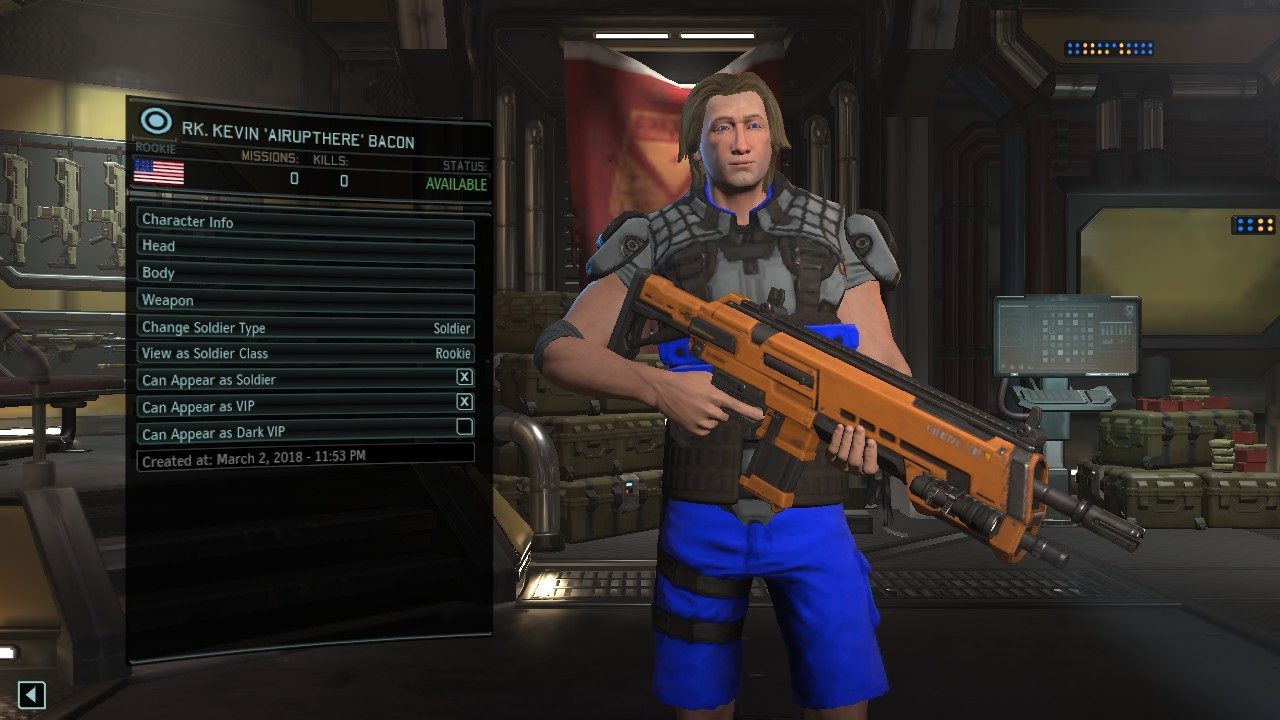This screenshot has width=1280, height=720.
Task: Go back using the arrow button
Action: 32,694
